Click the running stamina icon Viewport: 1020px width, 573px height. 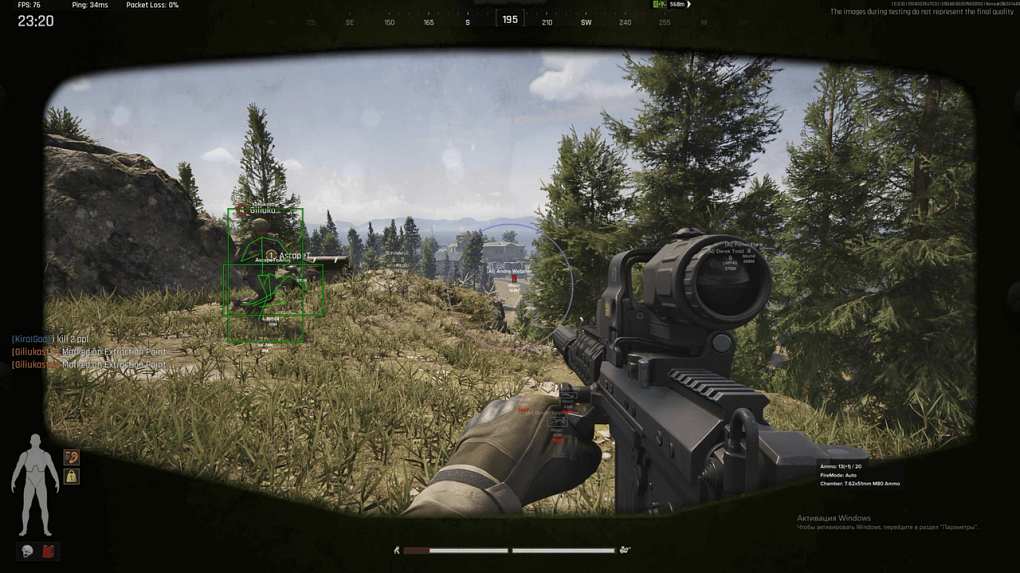(397, 550)
